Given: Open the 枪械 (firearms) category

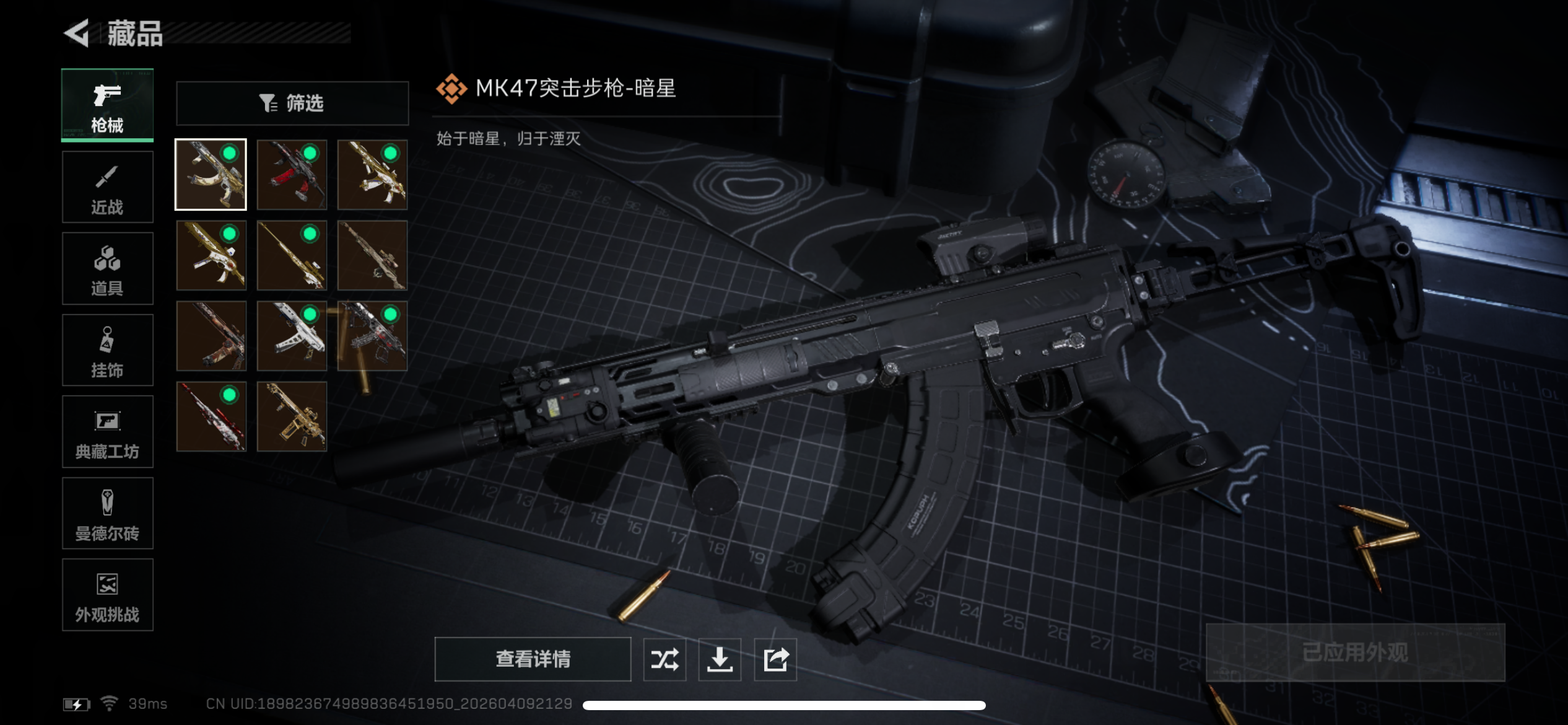Looking at the screenshot, I should pyautogui.click(x=107, y=105).
